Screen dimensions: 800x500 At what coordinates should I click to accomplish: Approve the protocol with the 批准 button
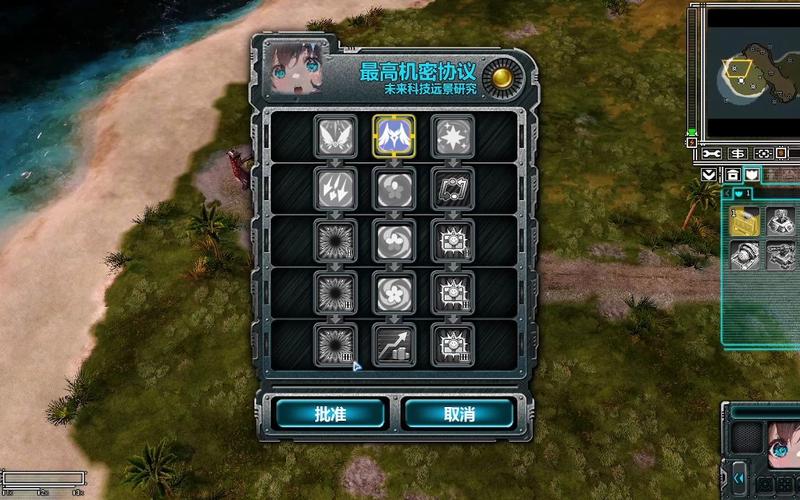pyautogui.click(x=330, y=413)
